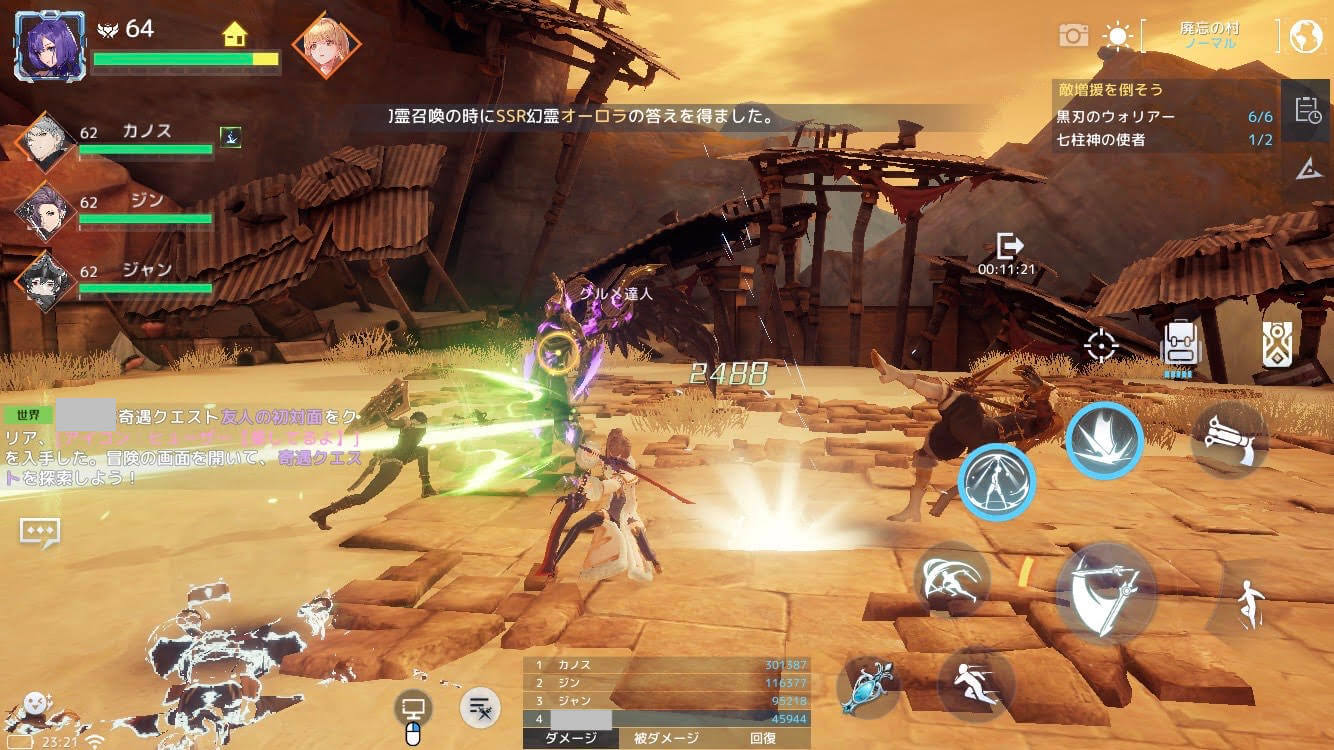
Task: Tap the blonde companion portrait
Action: 326,46
